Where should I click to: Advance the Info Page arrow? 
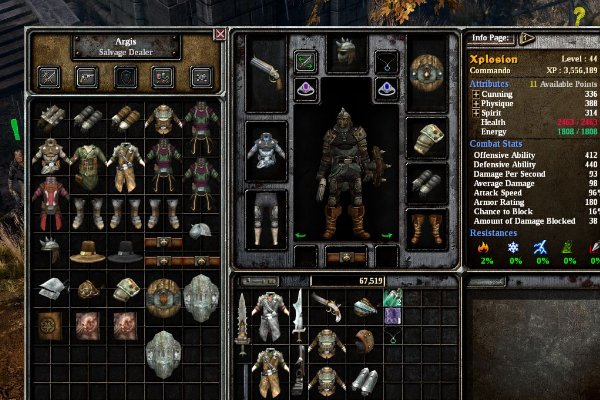click(526, 39)
